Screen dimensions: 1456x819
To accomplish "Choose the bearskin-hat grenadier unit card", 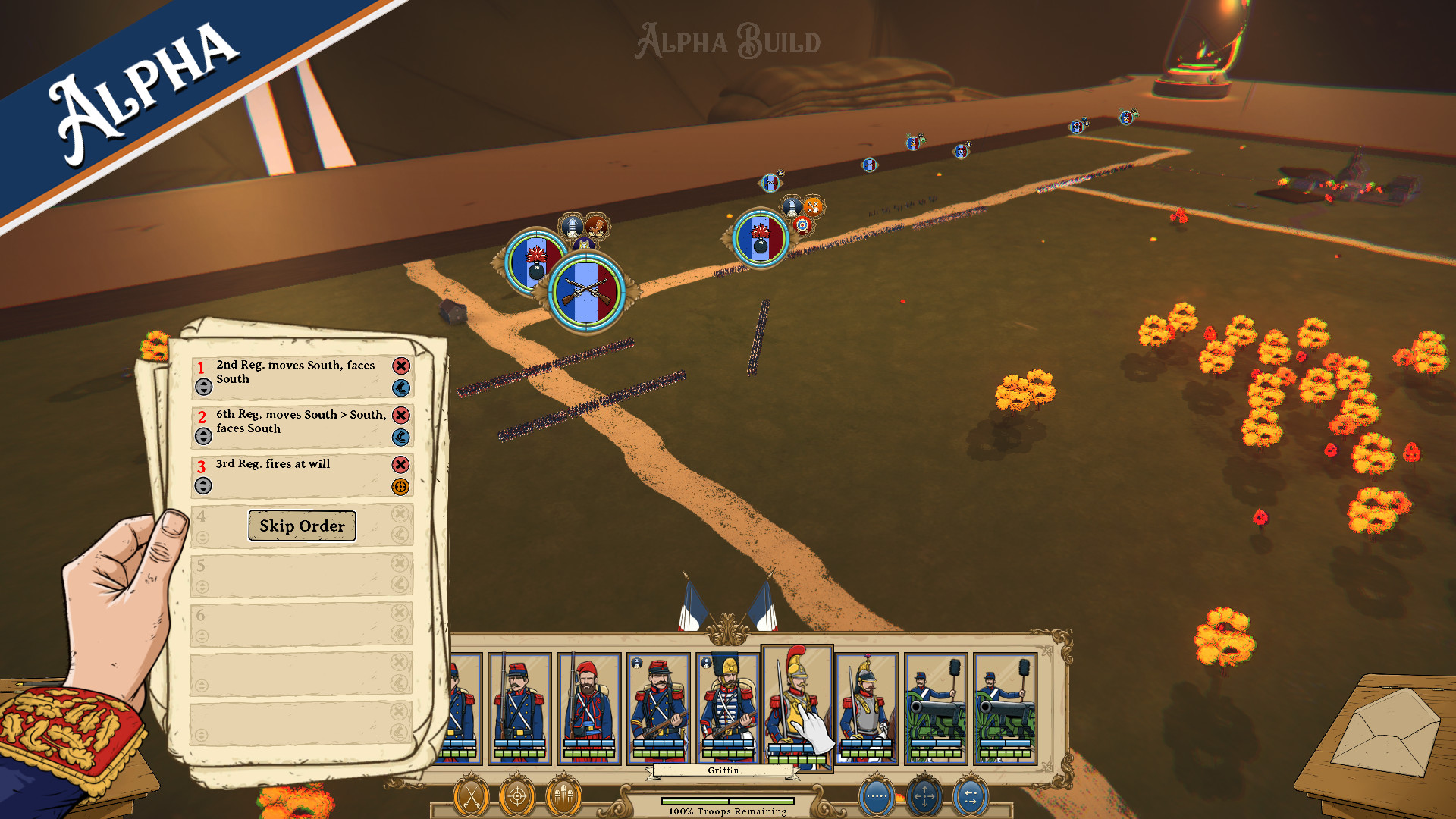I will [728, 708].
